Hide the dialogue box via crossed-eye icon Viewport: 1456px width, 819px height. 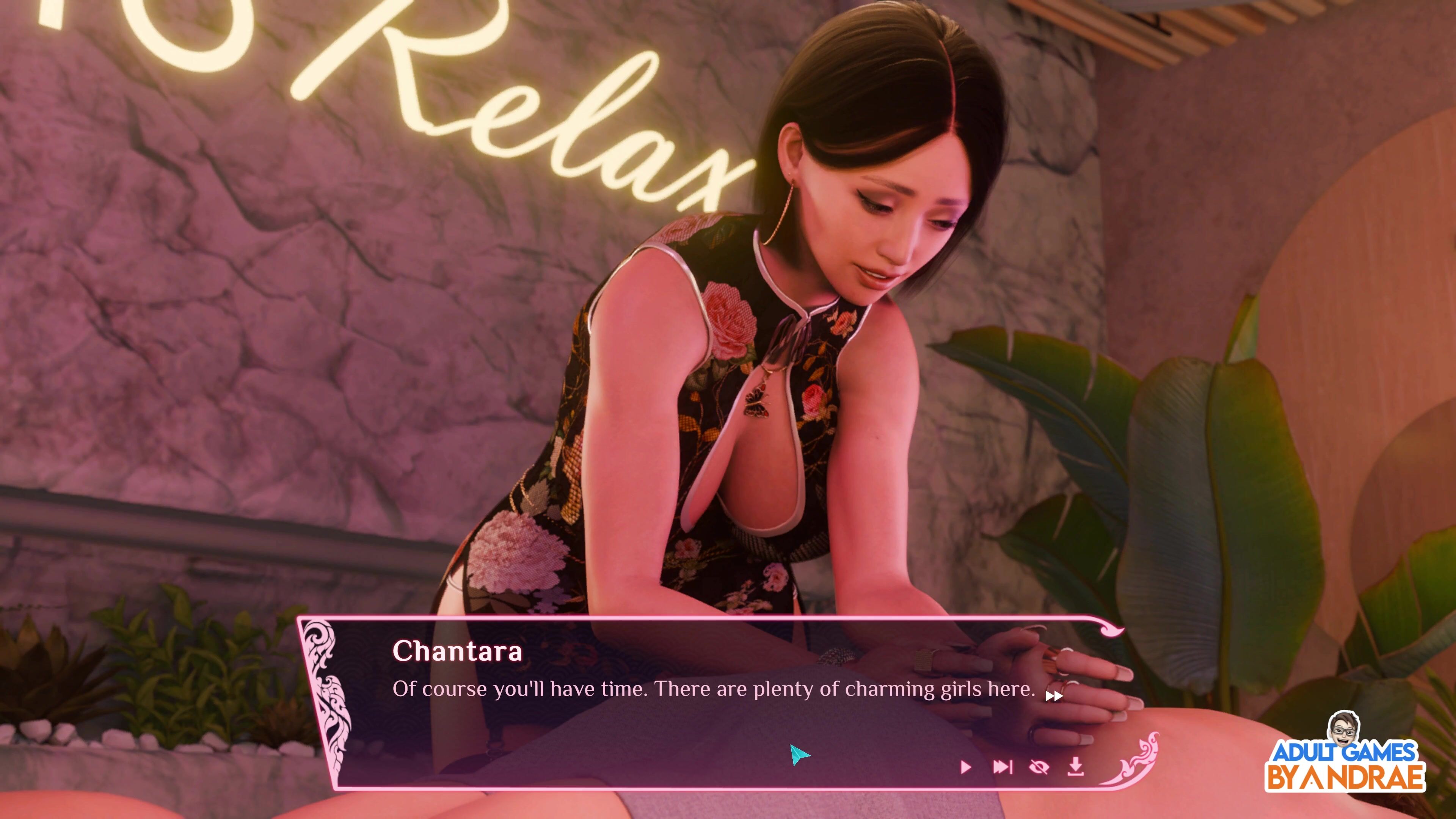pyautogui.click(x=1039, y=767)
